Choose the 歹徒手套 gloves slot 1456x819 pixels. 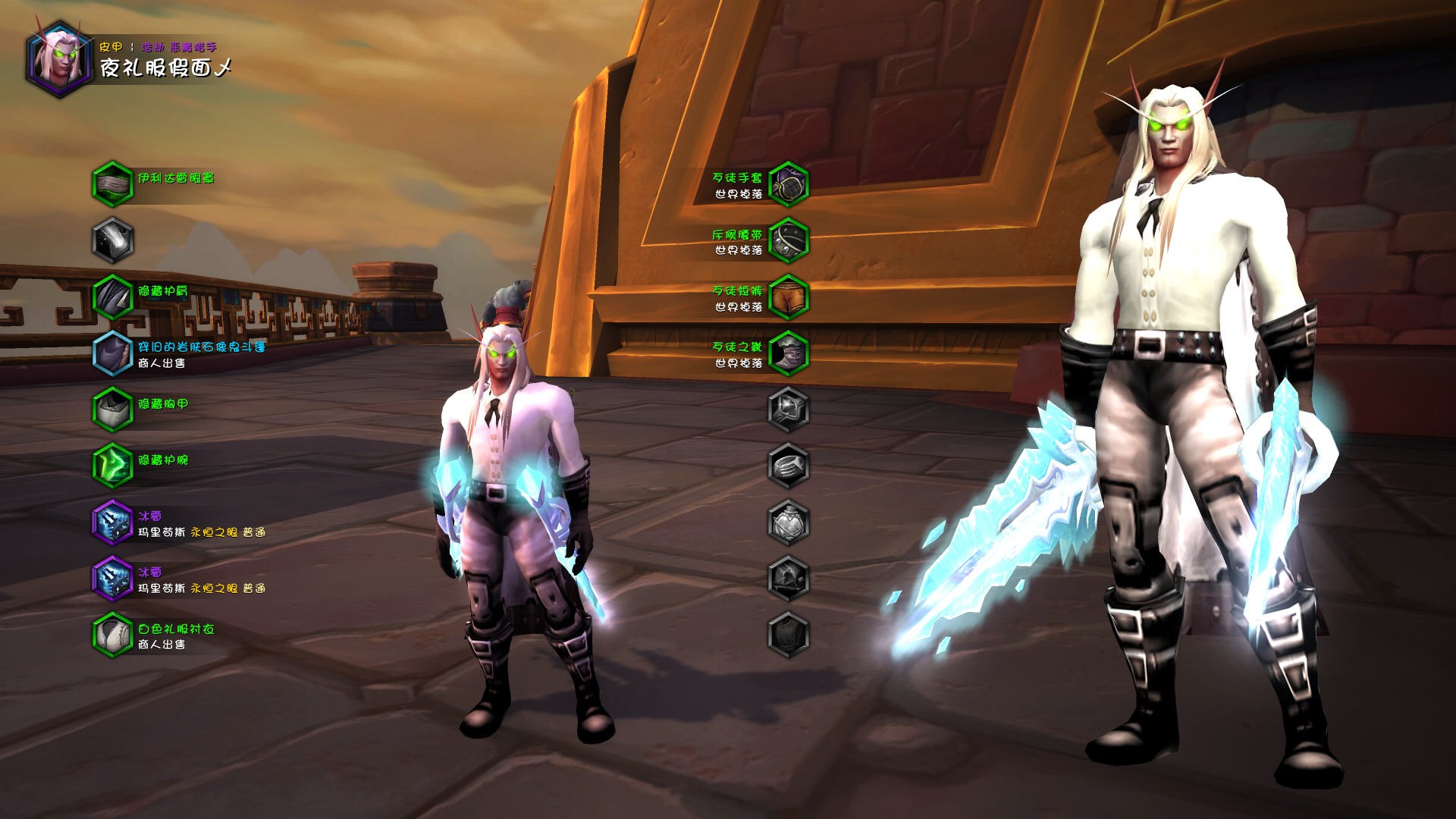[x=789, y=184]
